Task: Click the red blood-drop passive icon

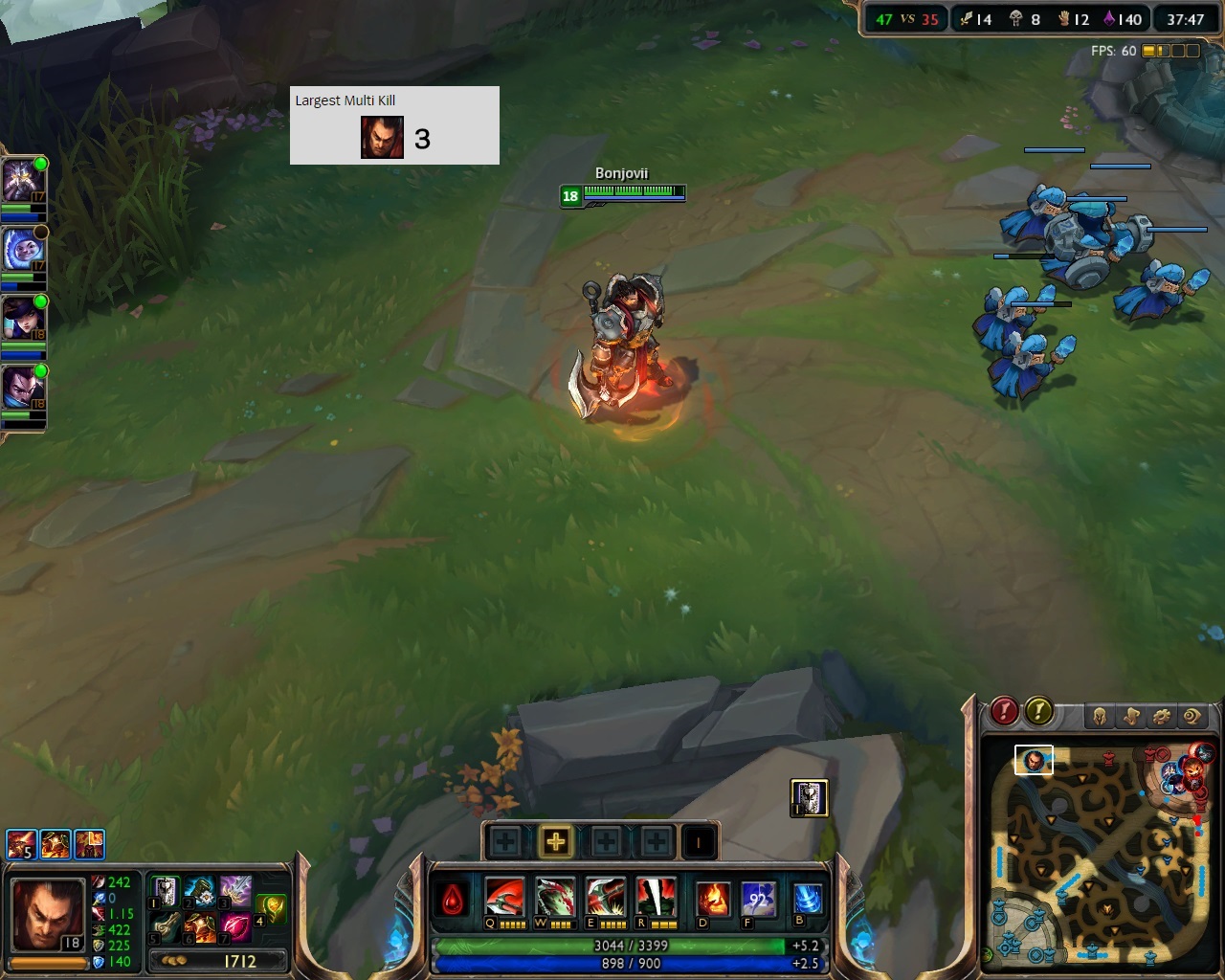Action: point(453,902)
